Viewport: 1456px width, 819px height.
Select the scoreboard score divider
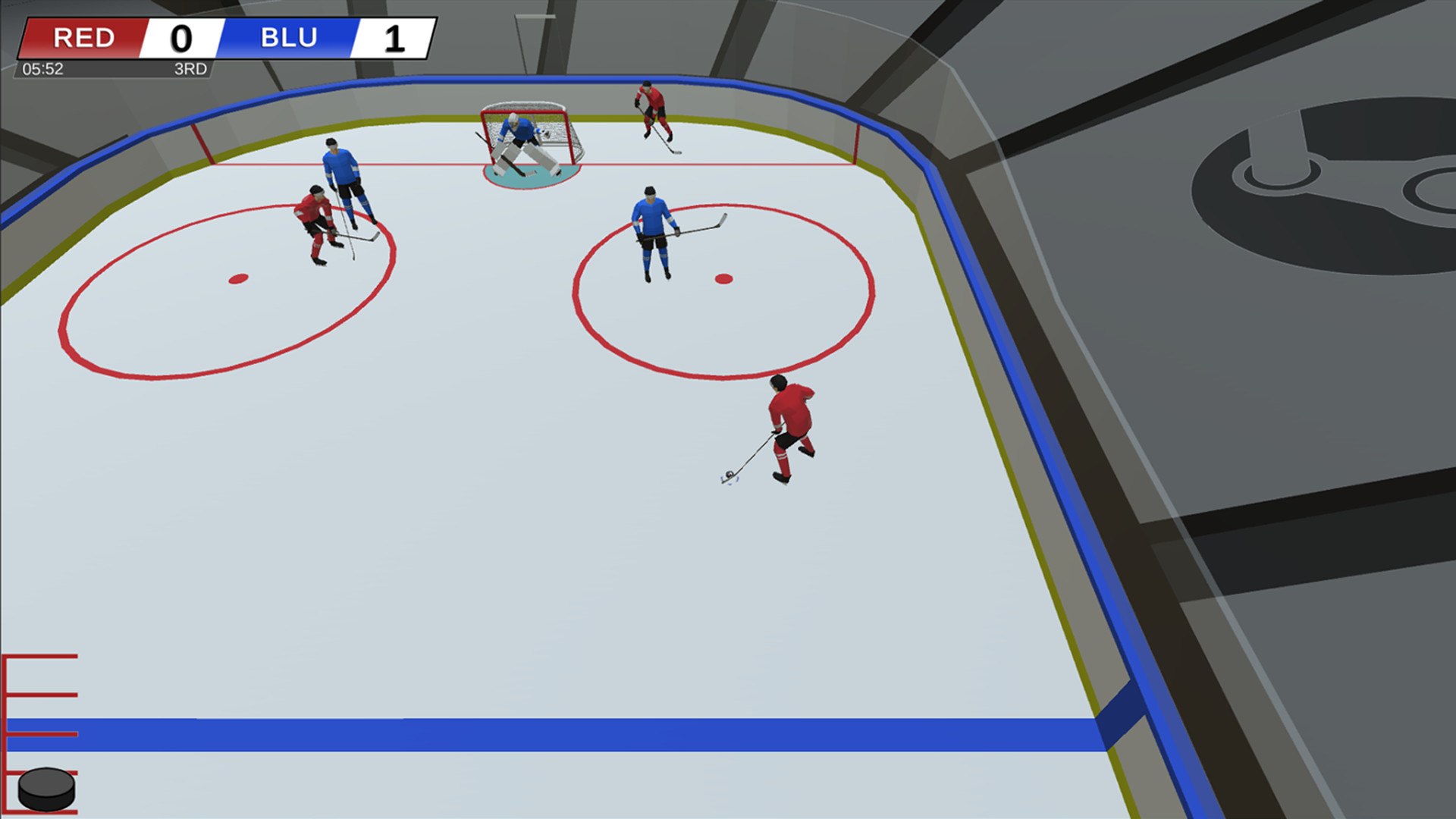(221, 38)
